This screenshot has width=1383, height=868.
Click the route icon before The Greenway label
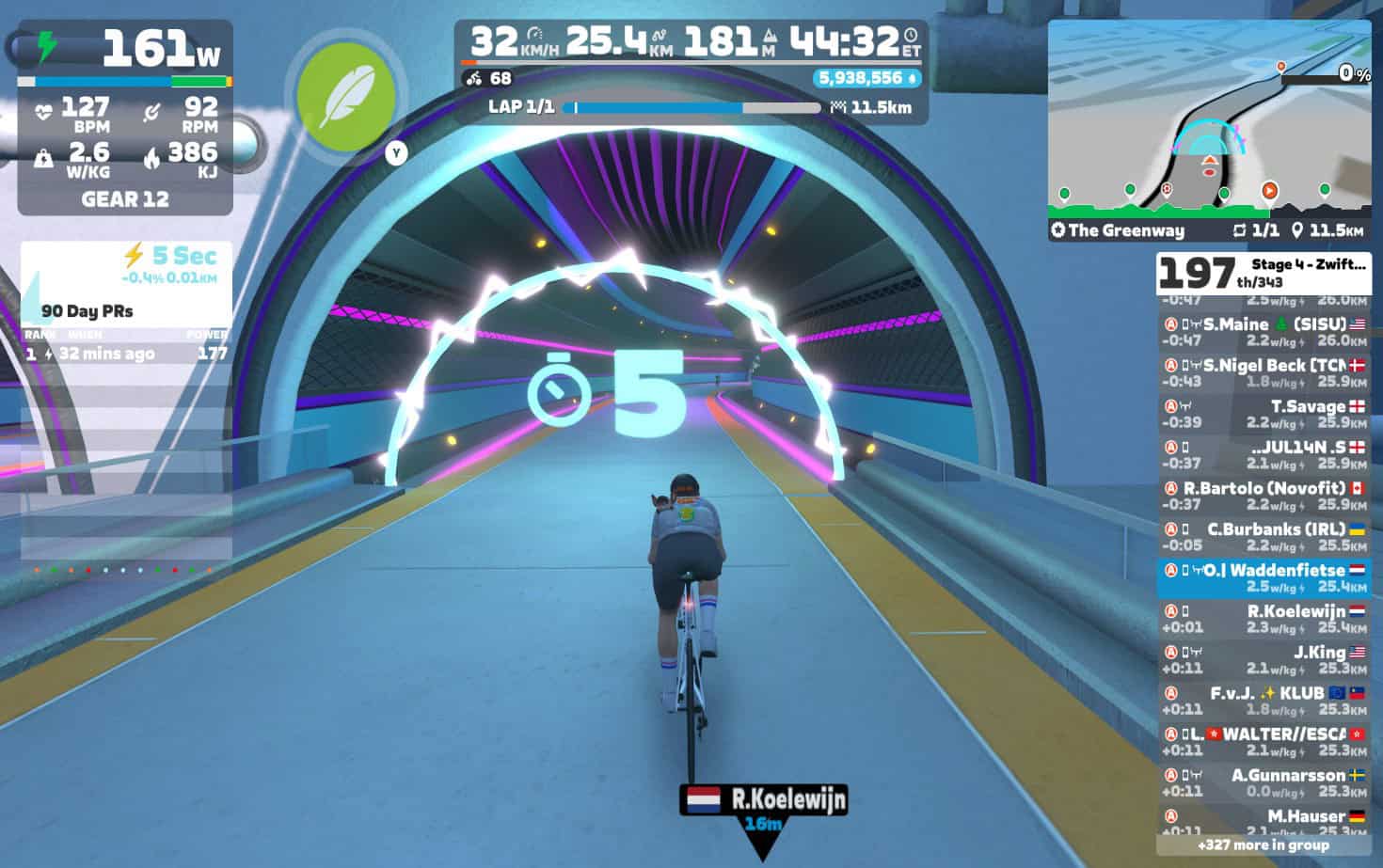[x=1059, y=230]
